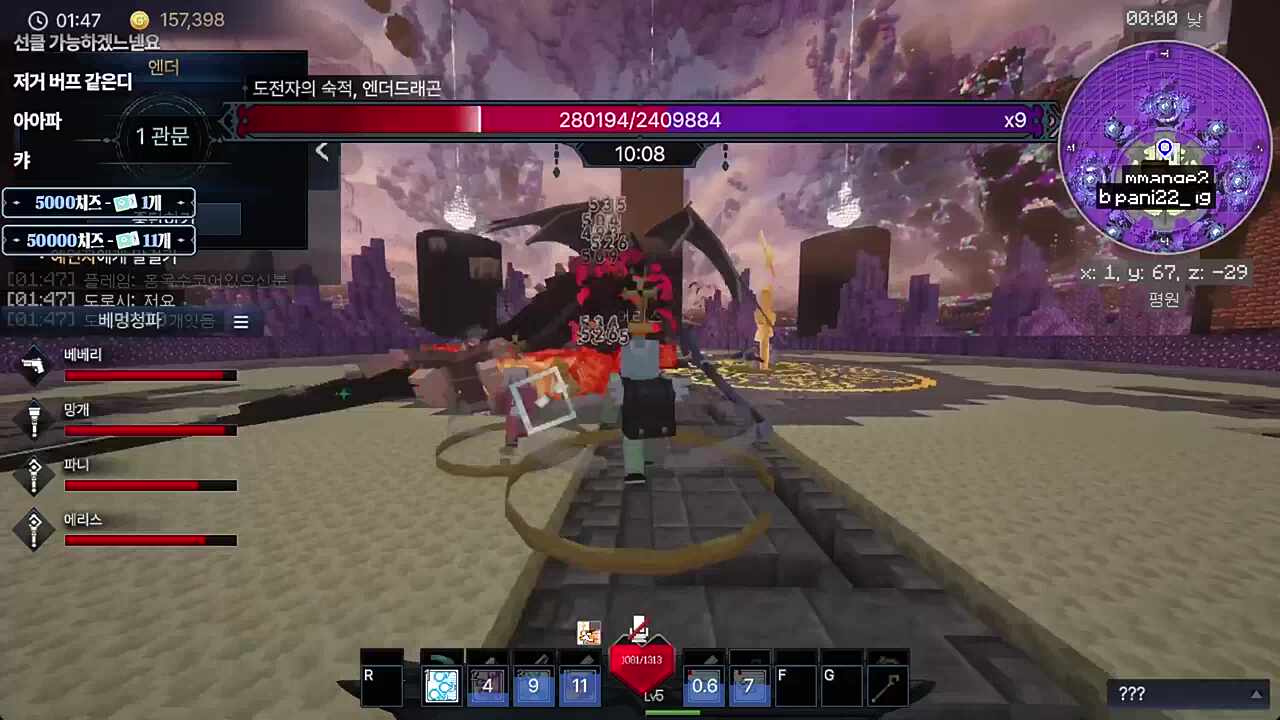
Task: Click the 5000치즈 donation reward banner
Action: pyautogui.click(x=99, y=203)
